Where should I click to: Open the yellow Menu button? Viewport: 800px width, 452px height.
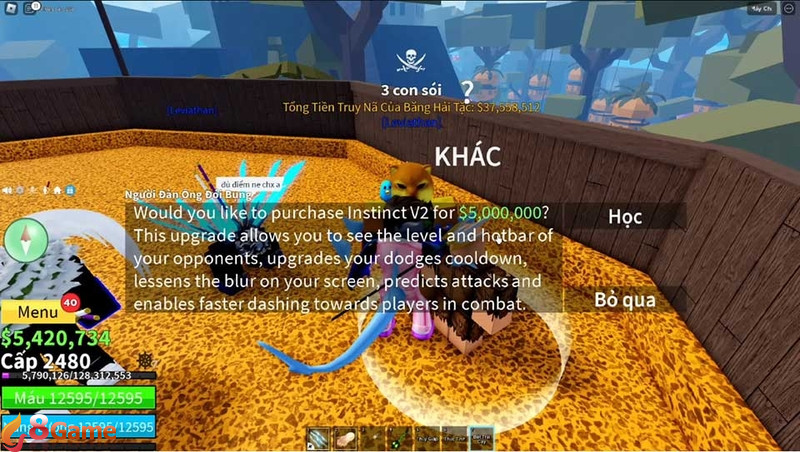(38, 312)
